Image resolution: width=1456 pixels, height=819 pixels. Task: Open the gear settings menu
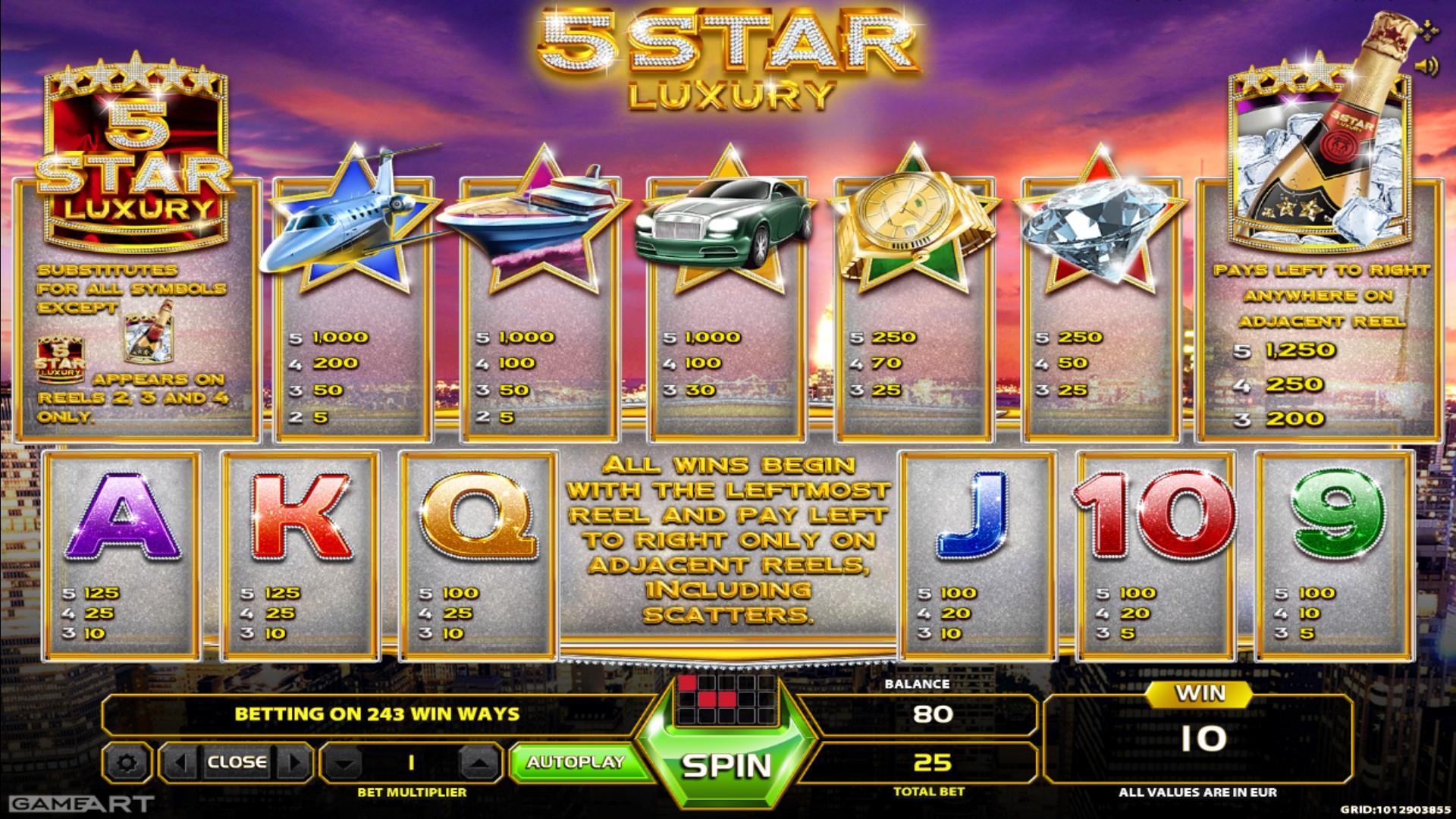[x=127, y=763]
